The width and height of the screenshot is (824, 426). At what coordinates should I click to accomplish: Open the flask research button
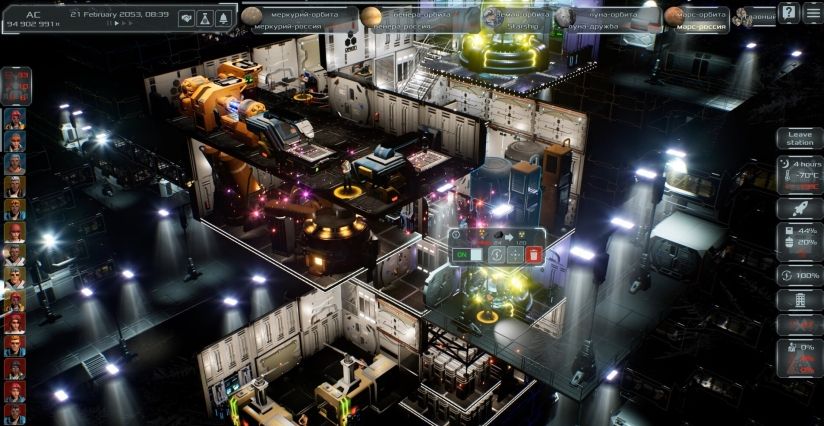204,18
